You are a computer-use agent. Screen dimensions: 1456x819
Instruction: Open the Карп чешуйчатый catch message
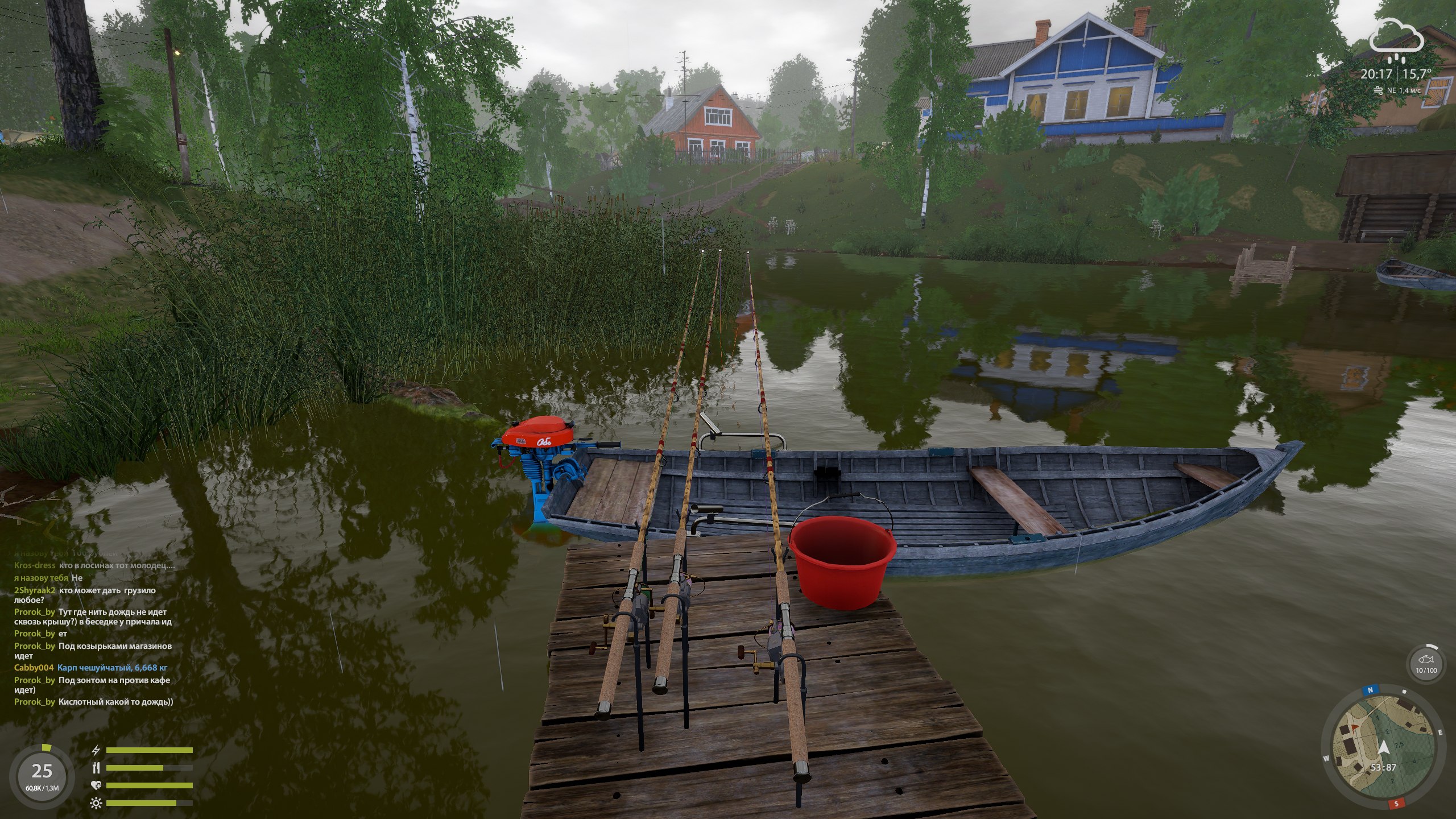coord(112,668)
